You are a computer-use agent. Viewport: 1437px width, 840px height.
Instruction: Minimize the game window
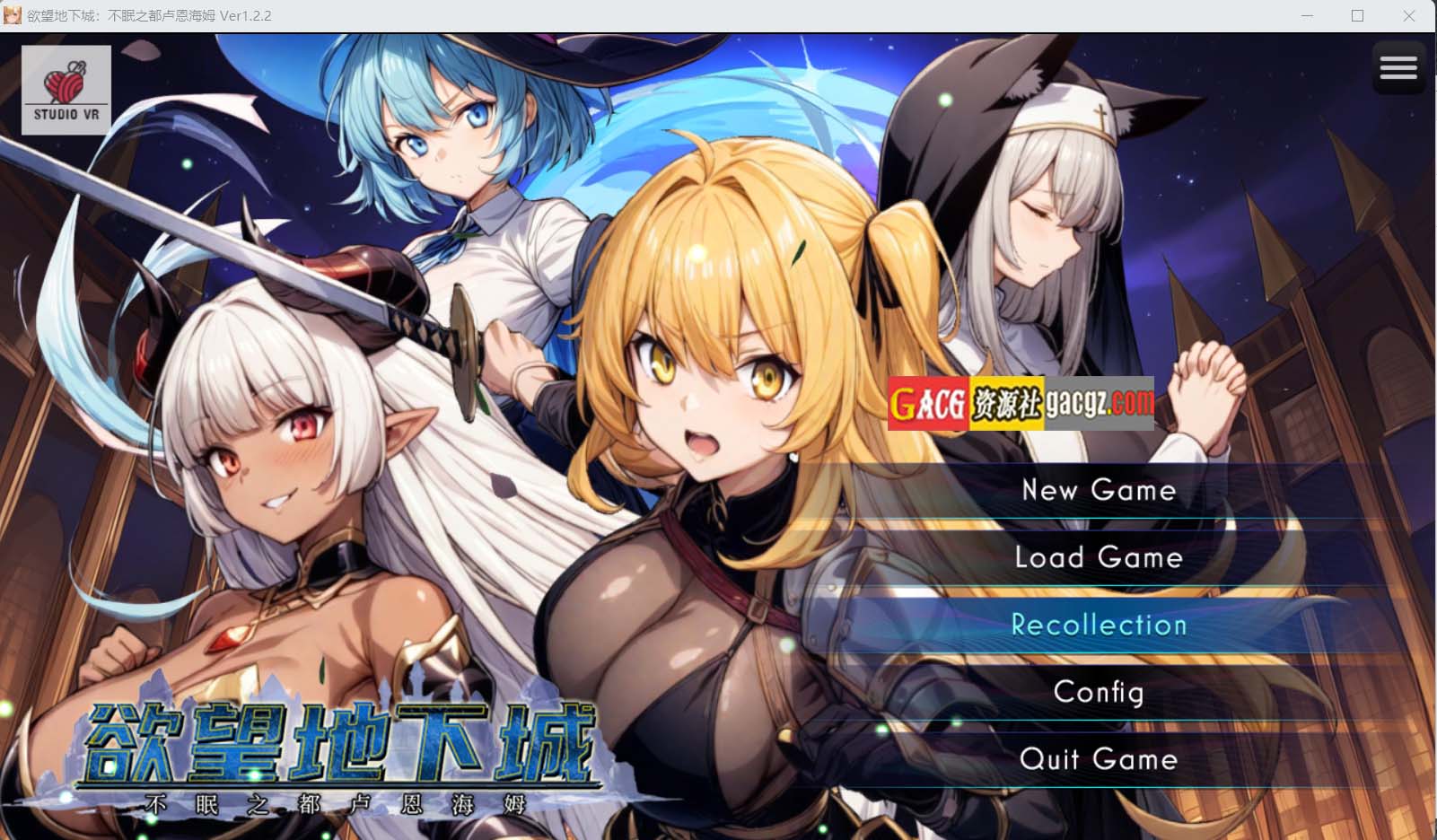tap(1307, 16)
